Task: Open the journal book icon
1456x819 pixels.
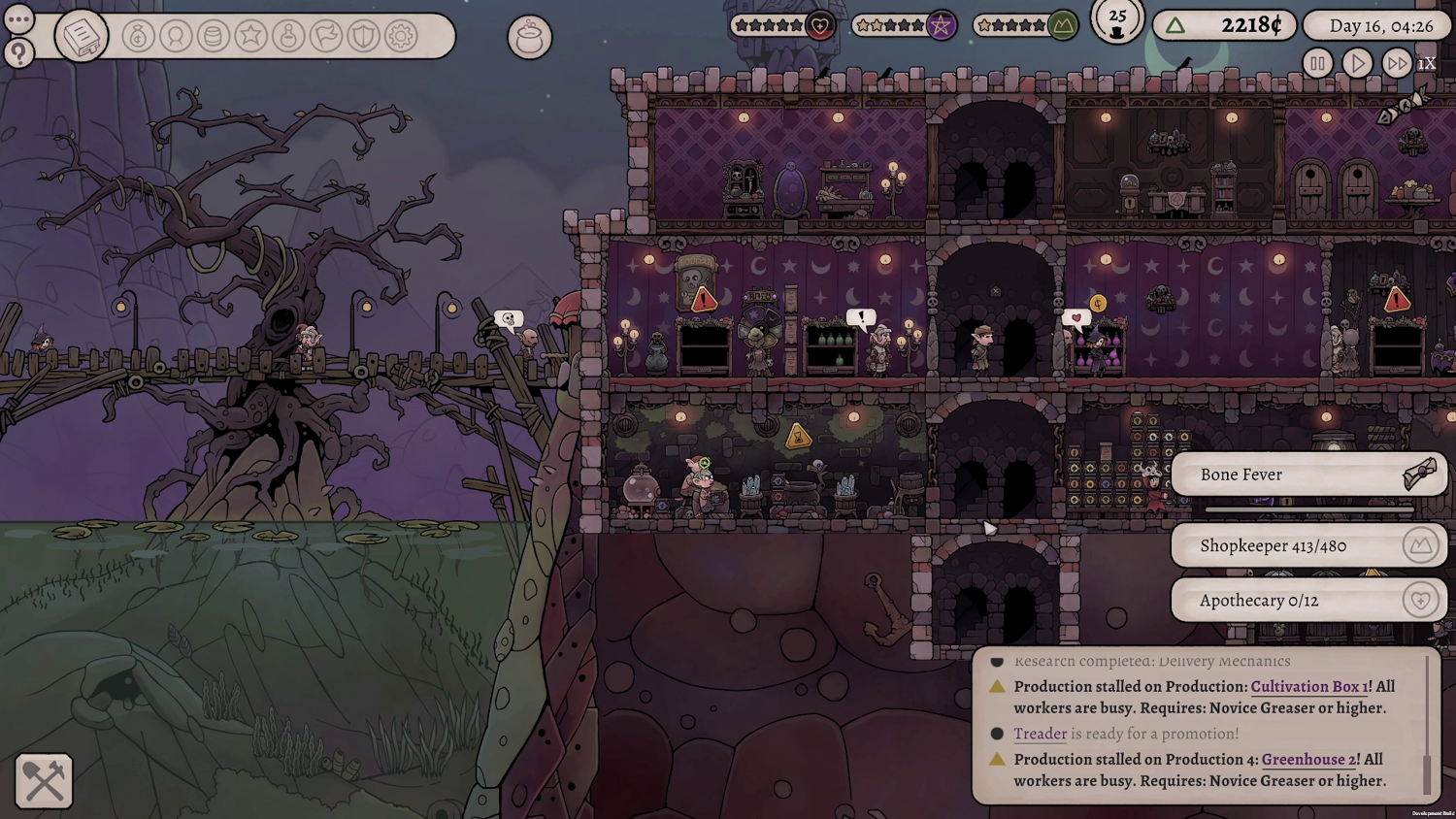Action: pyautogui.click(x=82, y=37)
